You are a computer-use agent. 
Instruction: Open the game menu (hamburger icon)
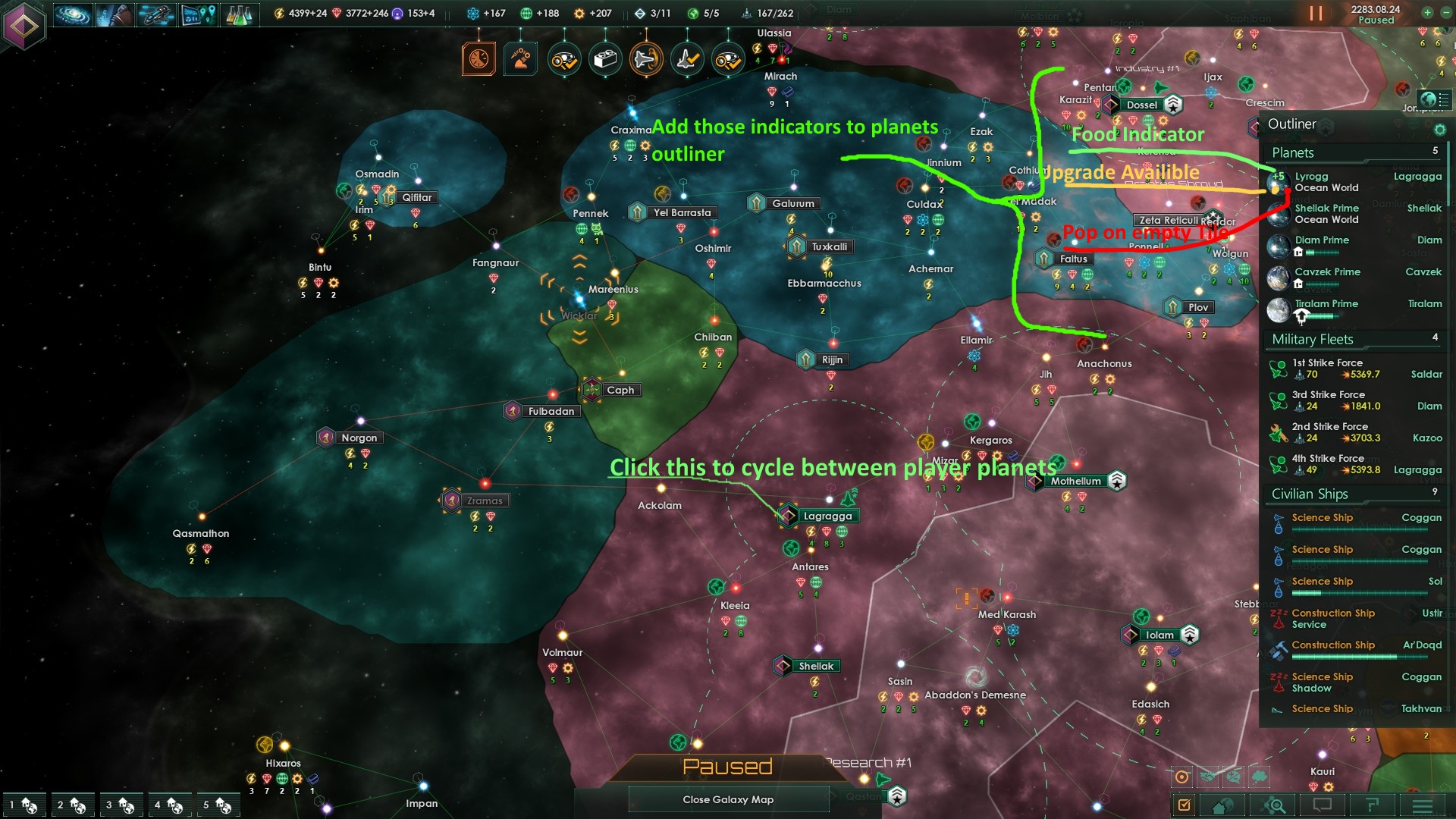1421,805
